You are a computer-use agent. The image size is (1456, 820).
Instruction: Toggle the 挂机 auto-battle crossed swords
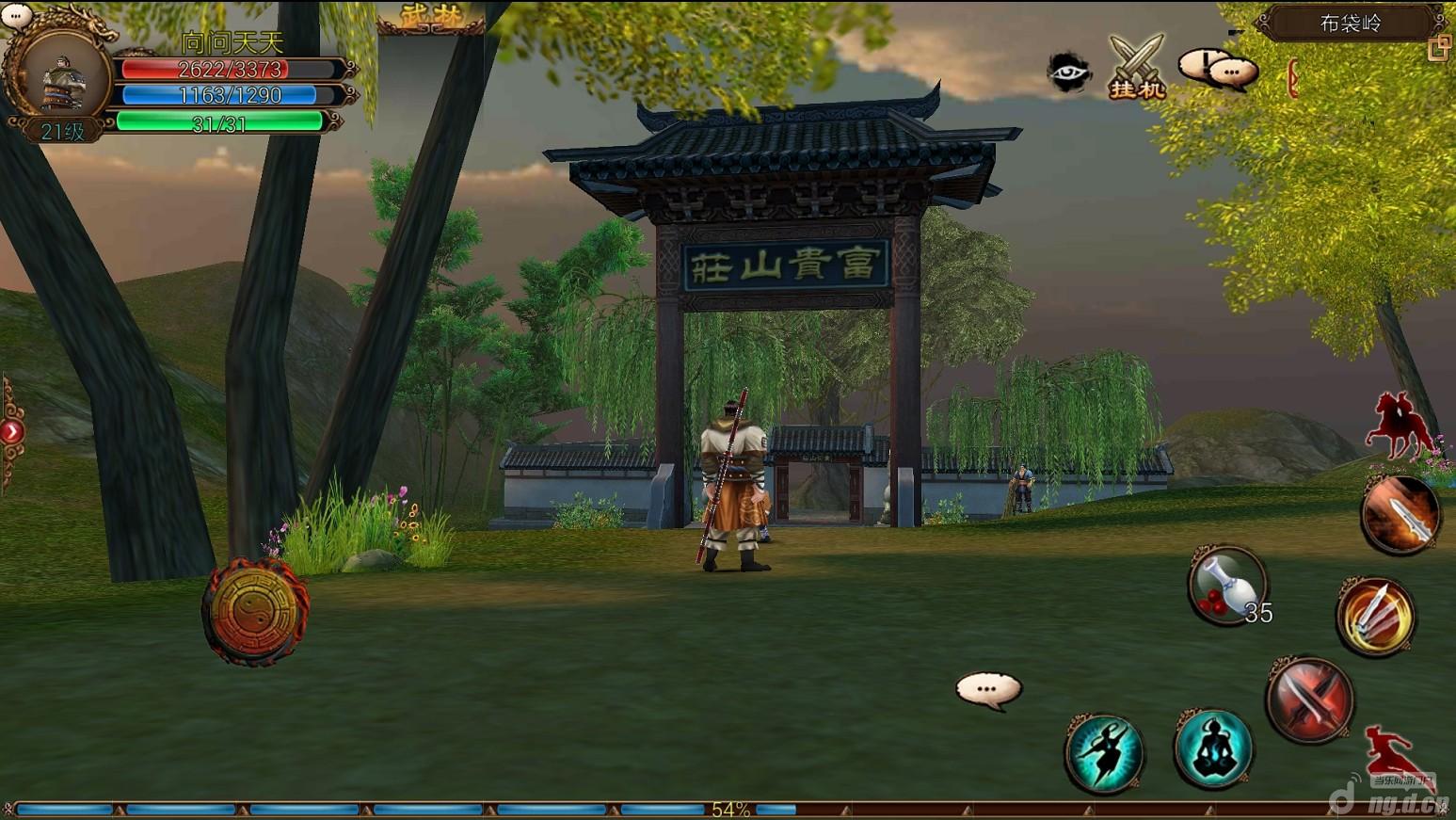(x=1137, y=67)
